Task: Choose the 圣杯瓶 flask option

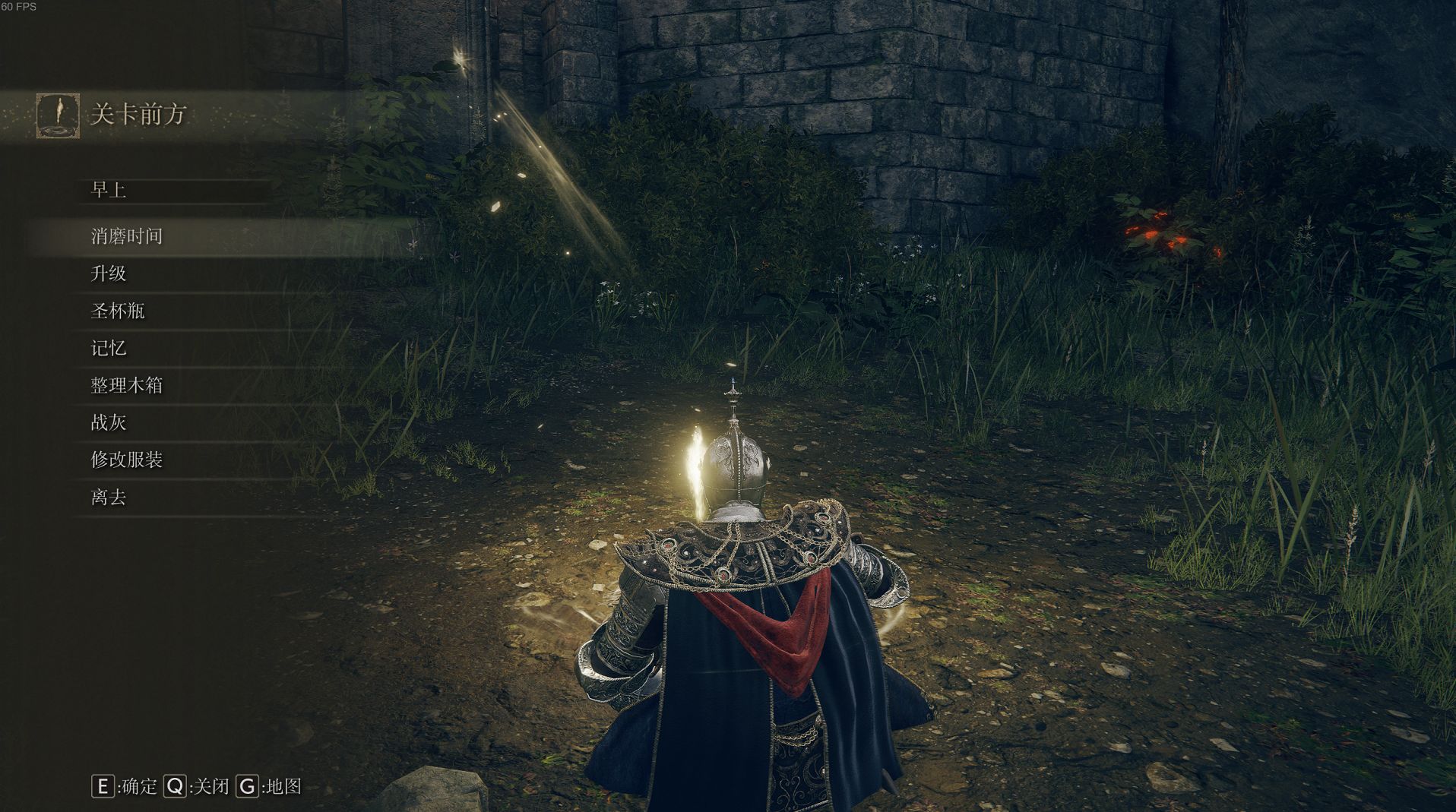Action: [118, 311]
